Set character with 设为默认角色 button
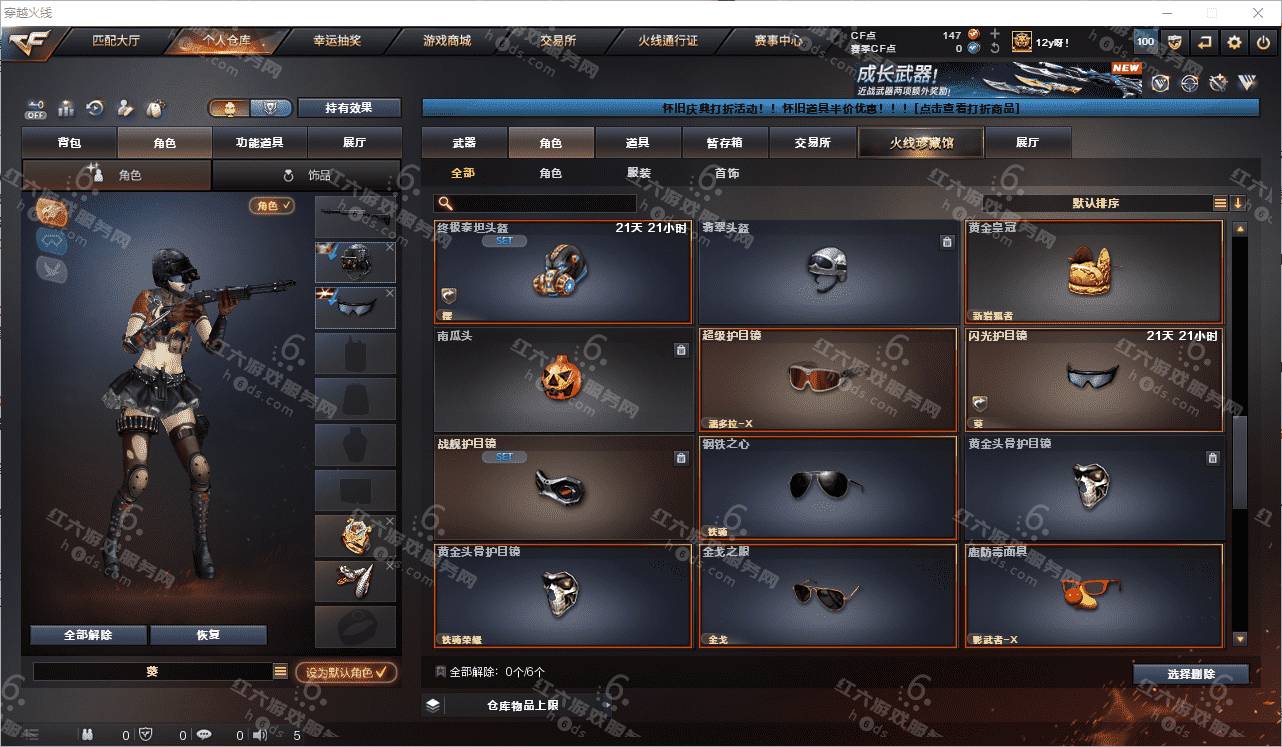This screenshot has width=1282, height=747. (346, 673)
